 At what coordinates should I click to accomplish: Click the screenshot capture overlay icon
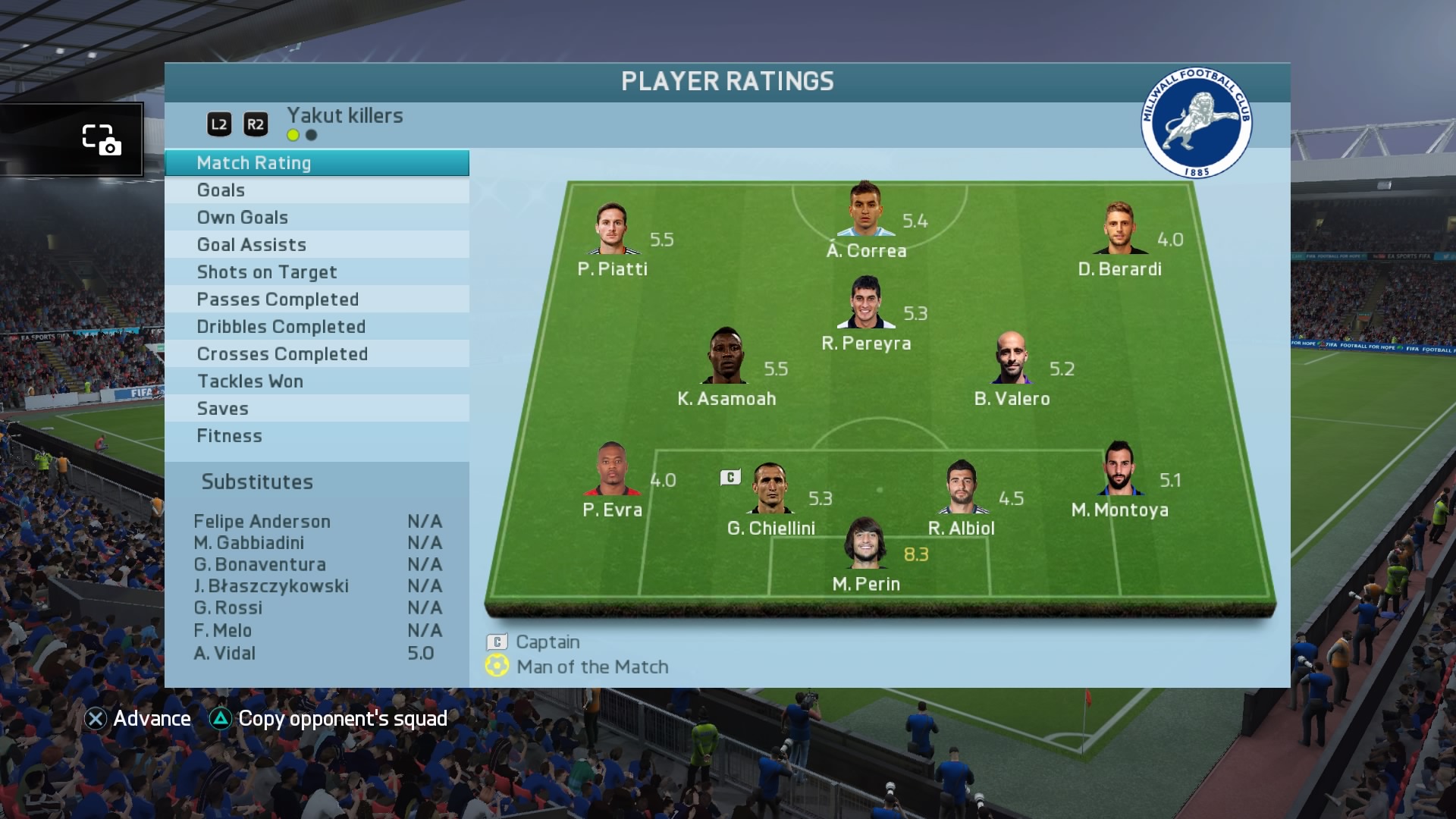pos(101,140)
